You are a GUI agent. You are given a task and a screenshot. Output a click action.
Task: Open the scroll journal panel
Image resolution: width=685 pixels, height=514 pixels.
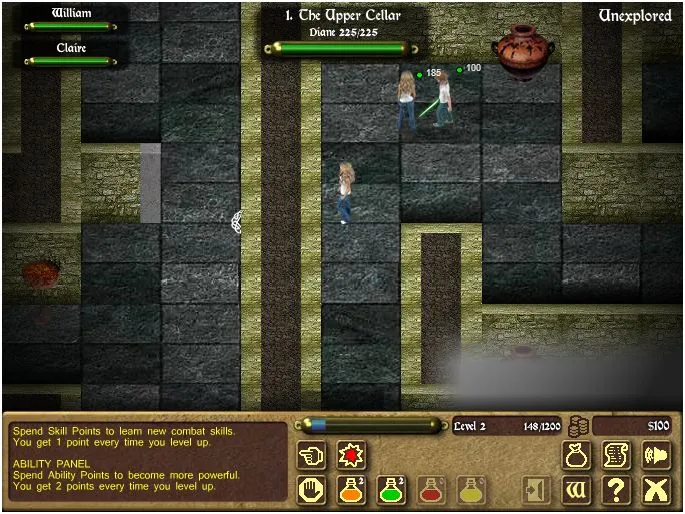[x=616, y=456]
